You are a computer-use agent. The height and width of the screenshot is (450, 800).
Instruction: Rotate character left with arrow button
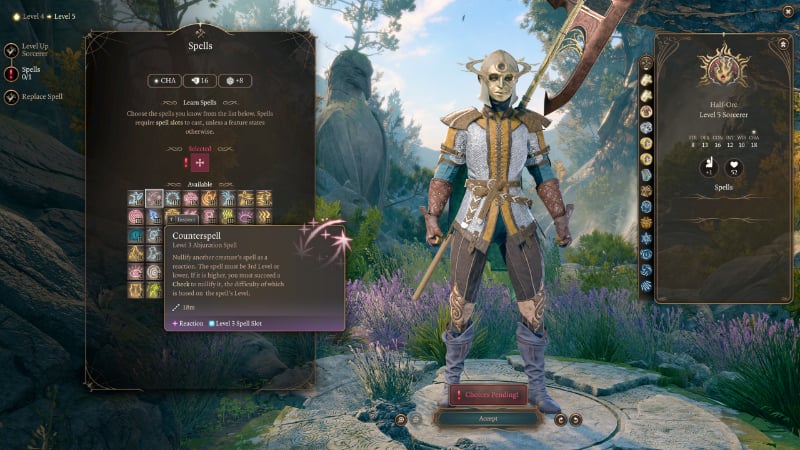[x=560, y=419]
